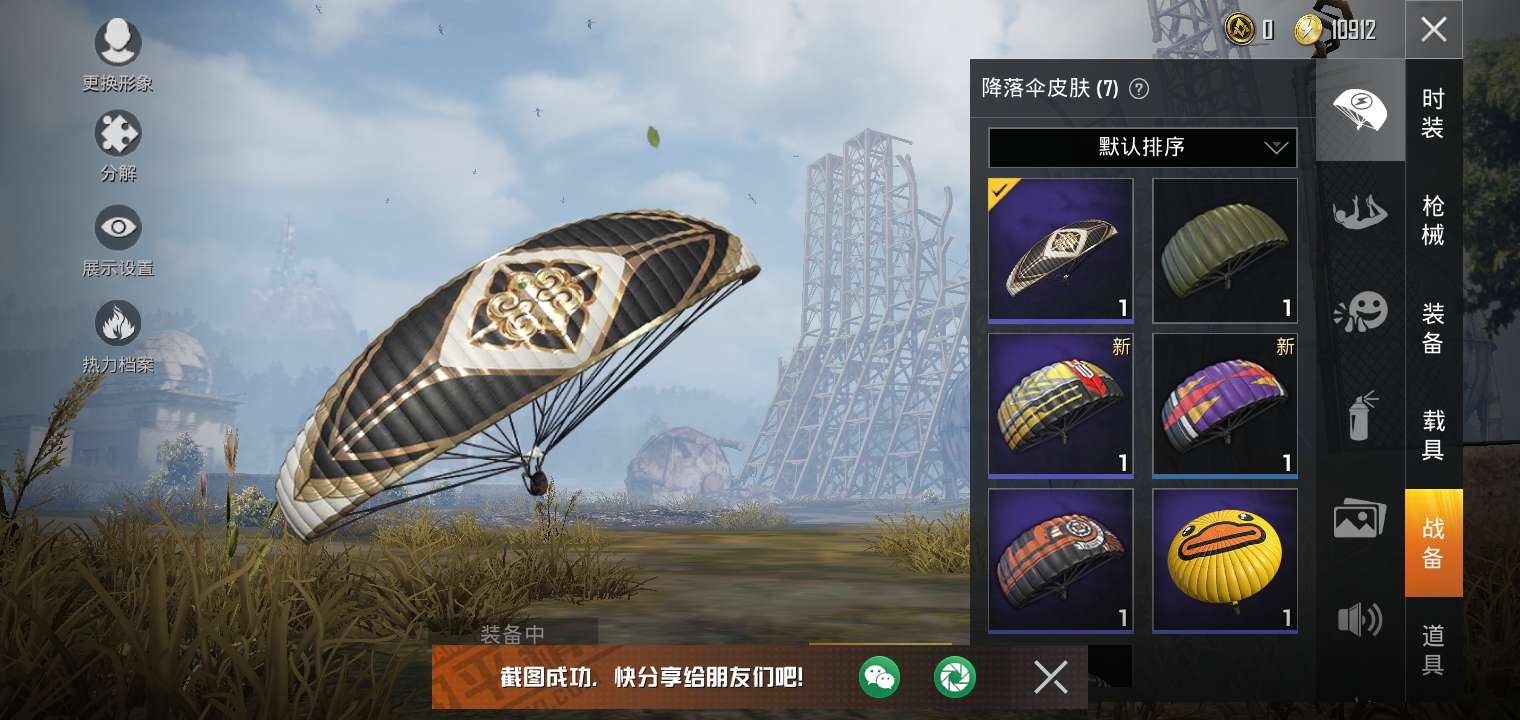
Task: Select the new purple flame parachute skin
Action: 1224,405
